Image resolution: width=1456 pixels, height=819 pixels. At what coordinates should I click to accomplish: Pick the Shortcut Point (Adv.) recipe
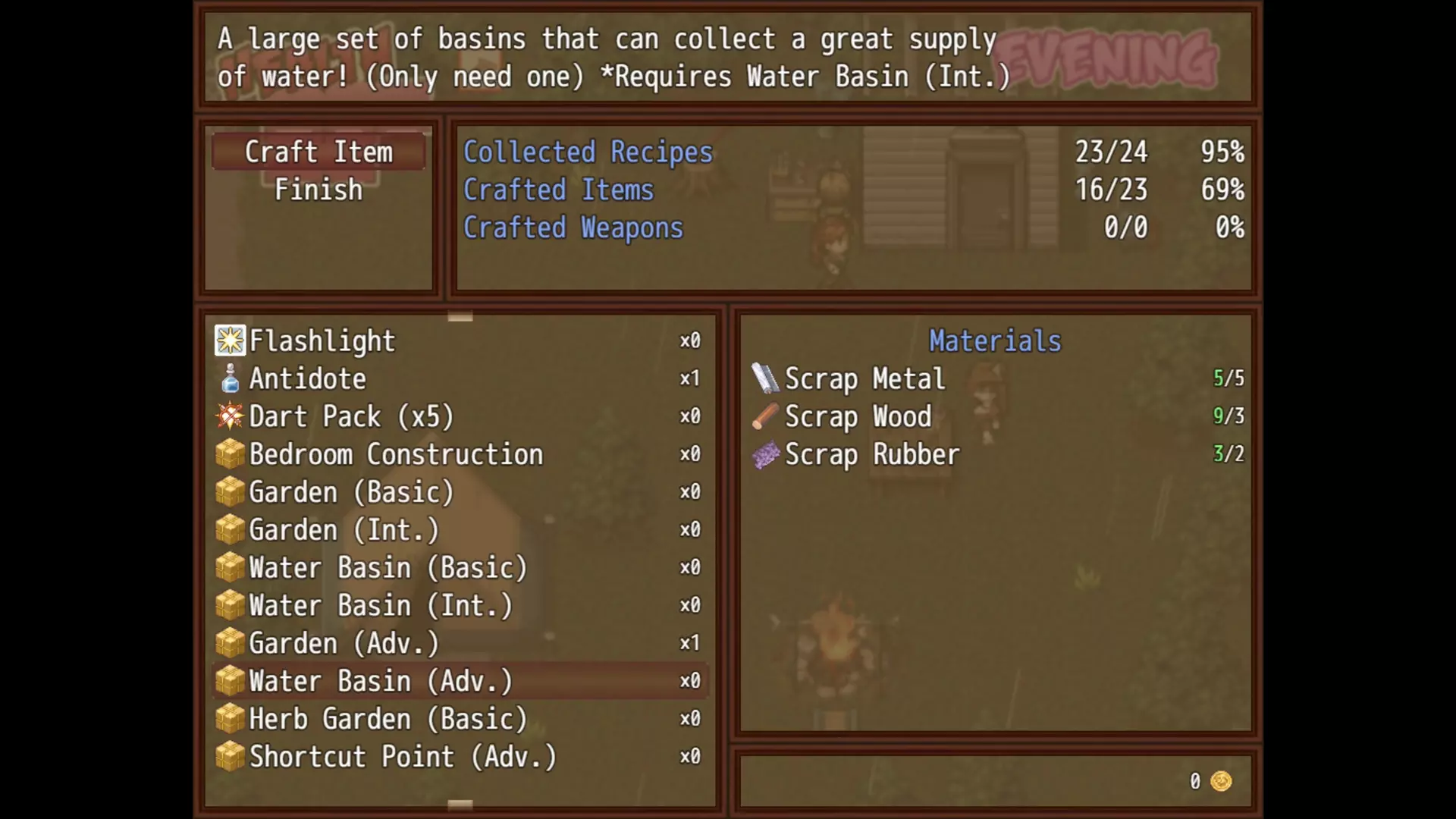[459, 757]
